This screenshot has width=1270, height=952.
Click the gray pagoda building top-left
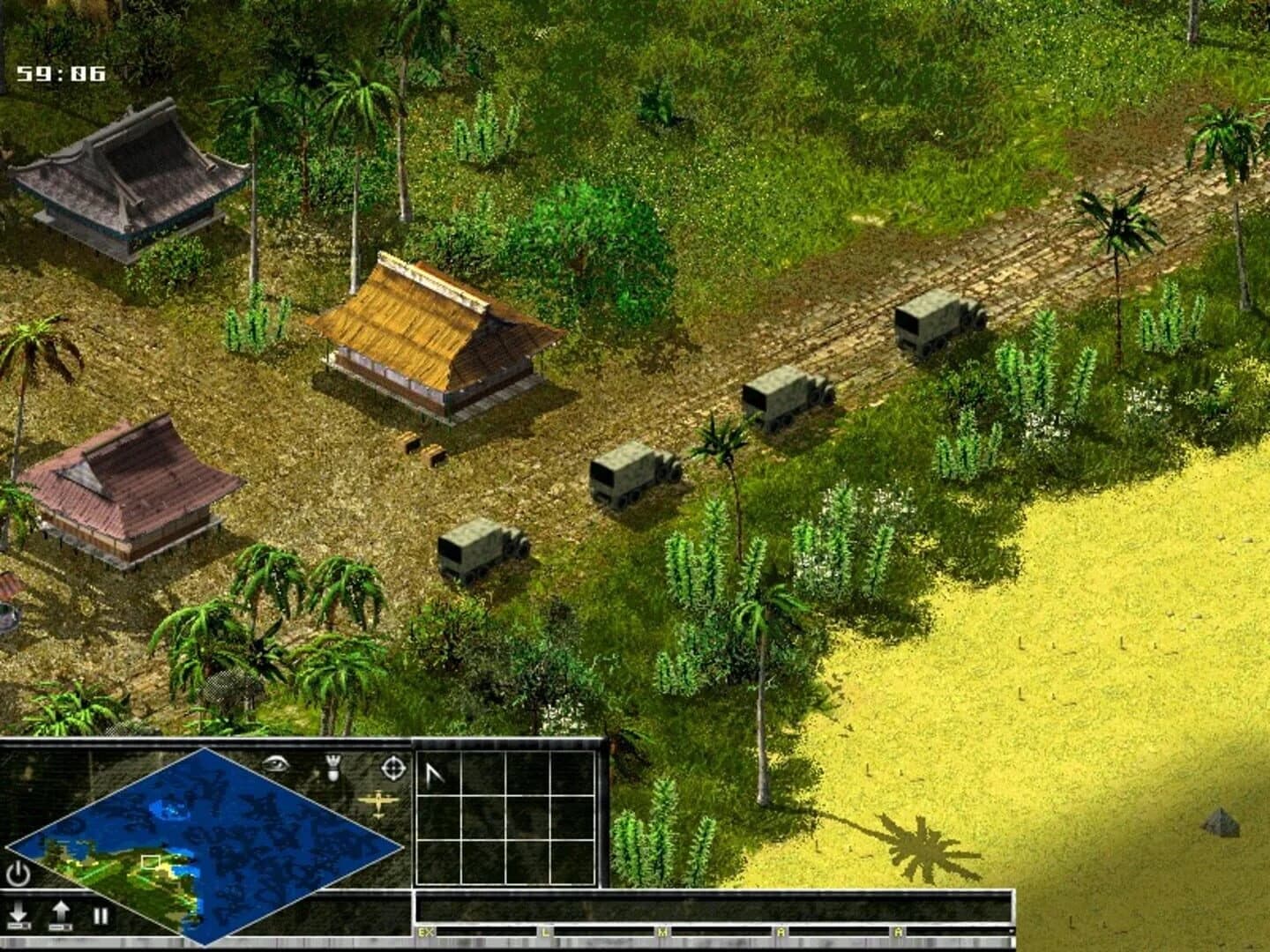128,181
